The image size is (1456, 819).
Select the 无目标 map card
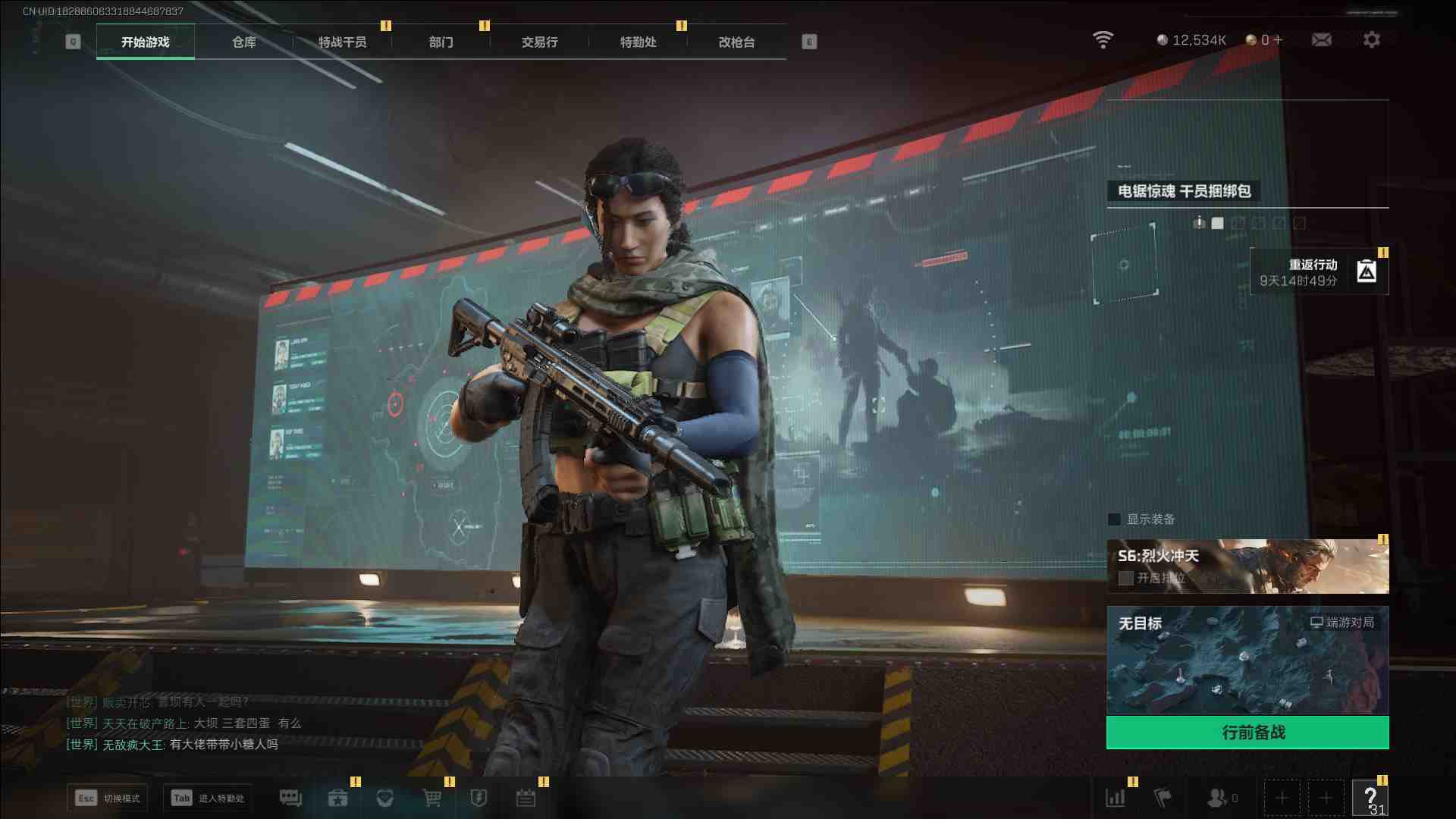tap(1247, 660)
